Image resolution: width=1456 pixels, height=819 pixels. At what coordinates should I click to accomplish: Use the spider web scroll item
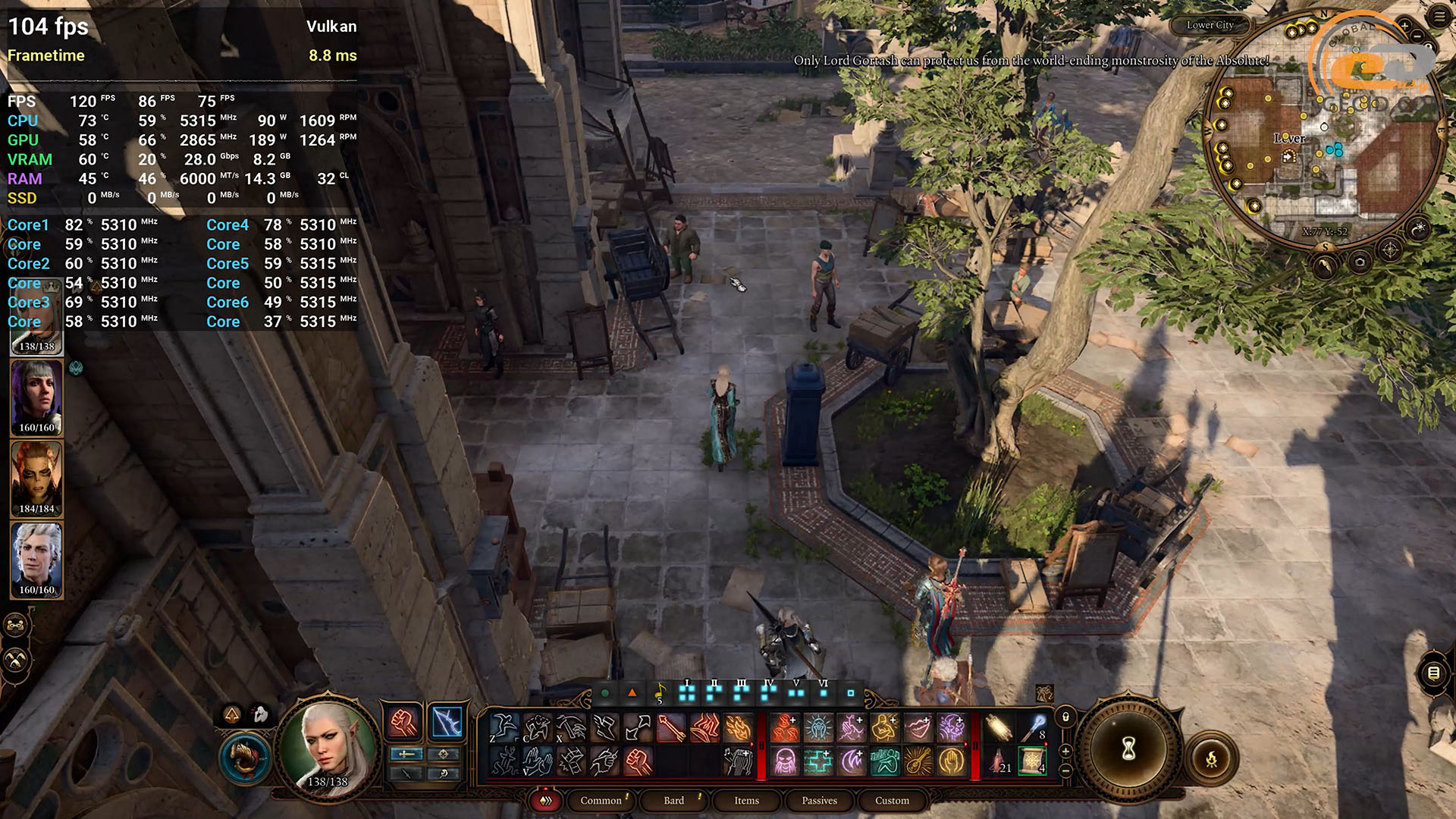[x=1031, y=761]
